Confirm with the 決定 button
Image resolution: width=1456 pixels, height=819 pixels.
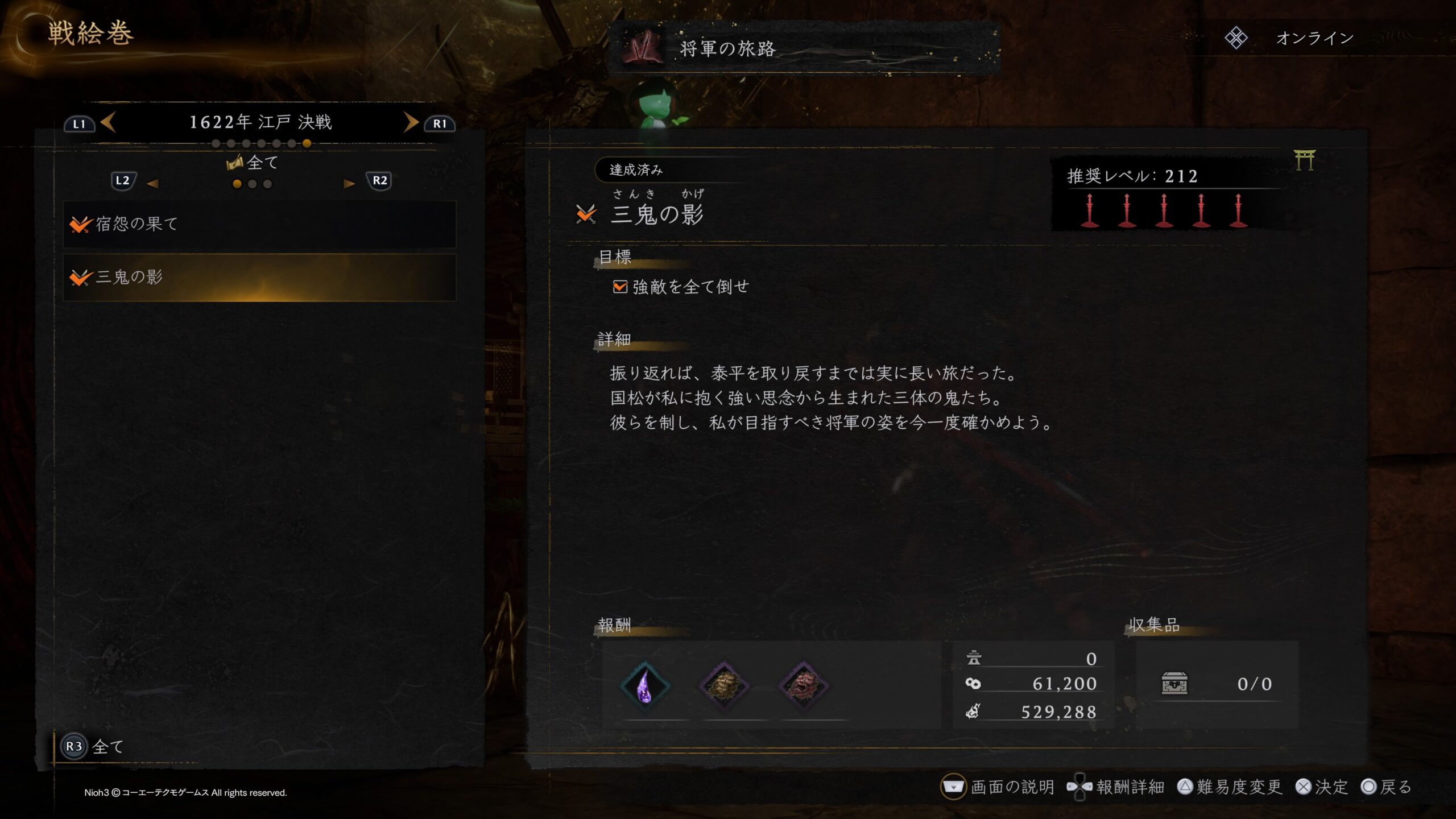[x=1322, y=787]
